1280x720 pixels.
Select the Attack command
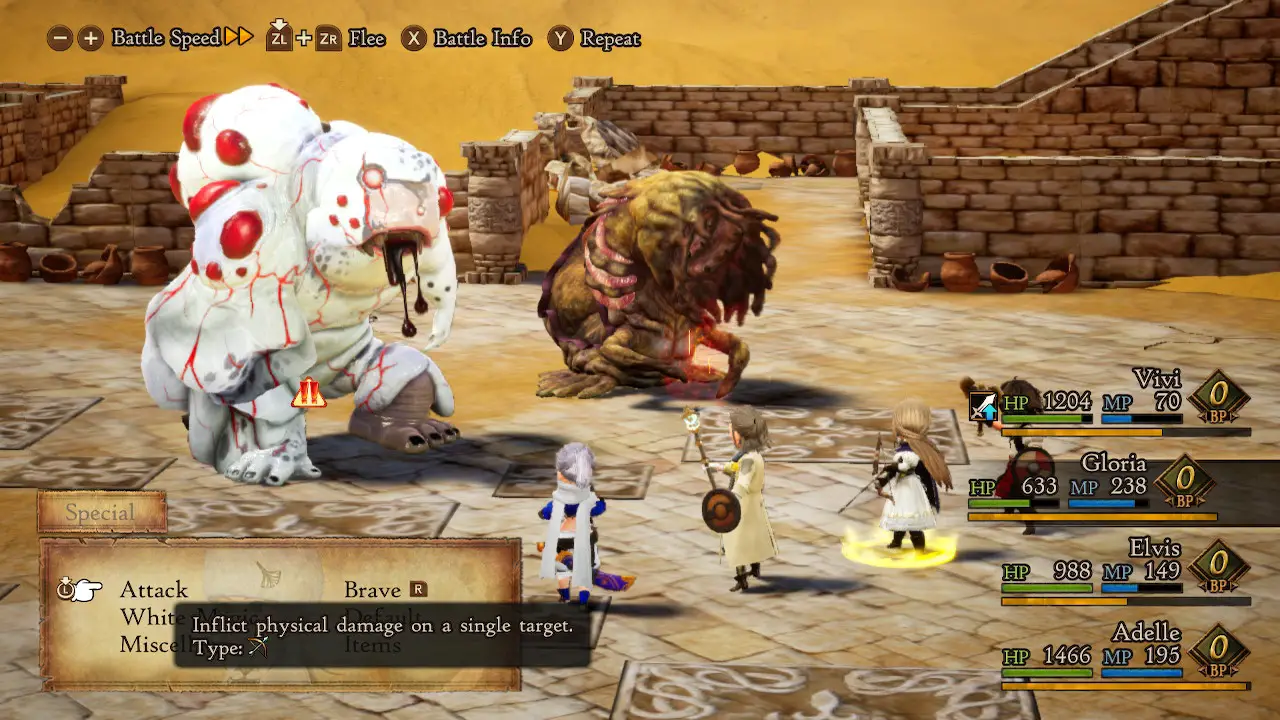tap(153, 590)
